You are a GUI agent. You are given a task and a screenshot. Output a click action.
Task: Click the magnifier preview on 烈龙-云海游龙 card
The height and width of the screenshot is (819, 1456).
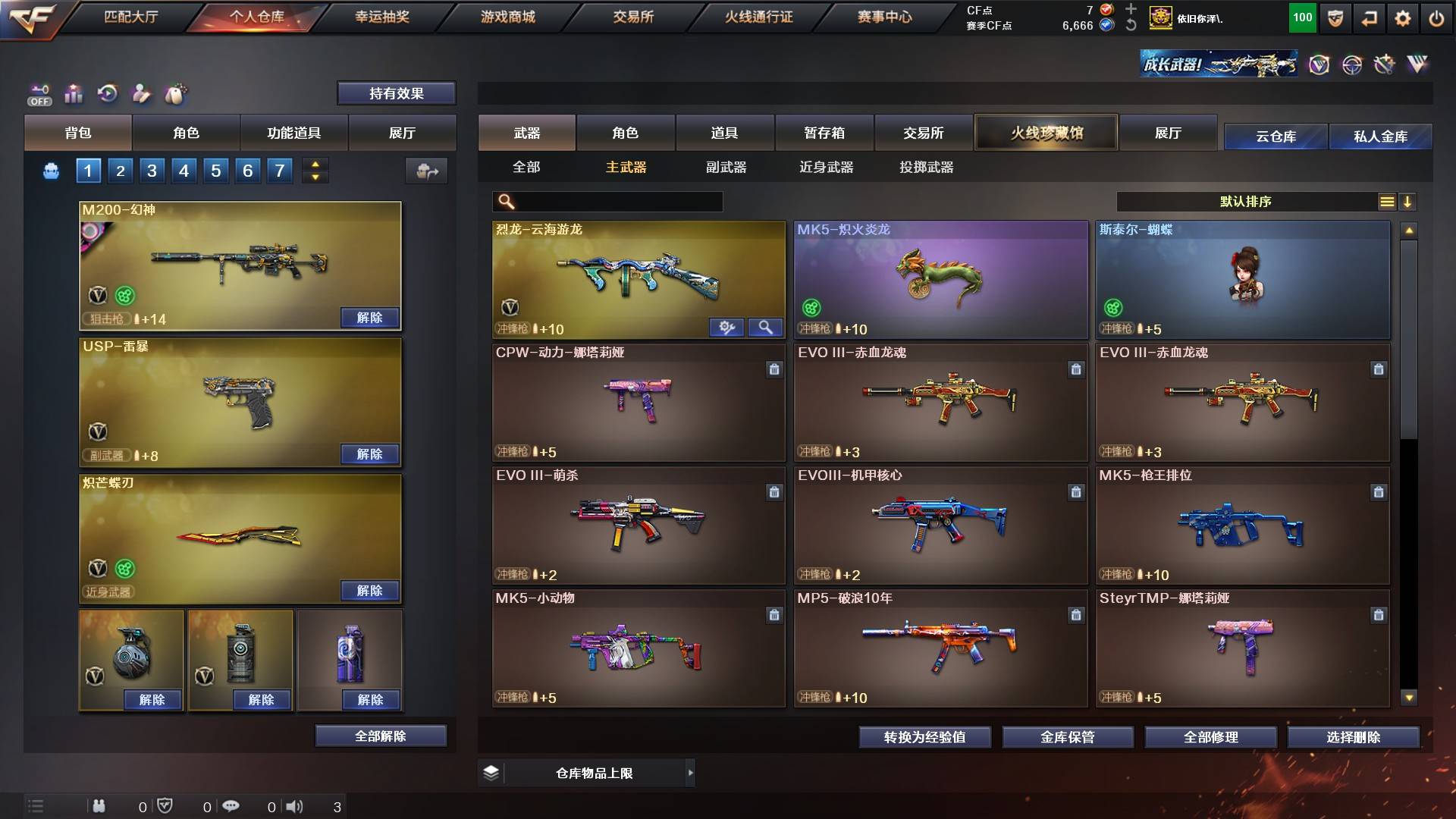(766, 328)
